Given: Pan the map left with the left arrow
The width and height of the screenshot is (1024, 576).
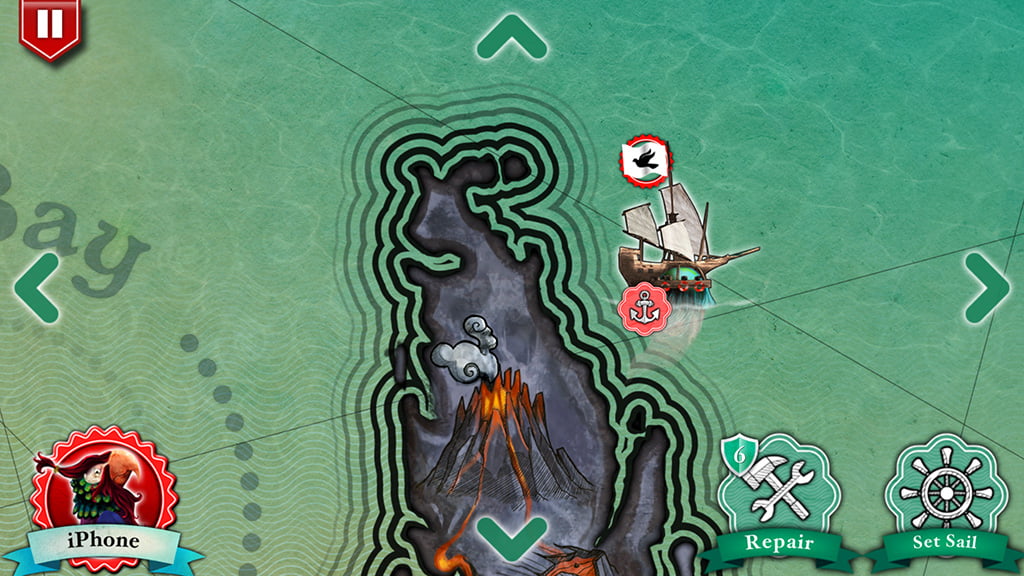Looking at the screenshot, I should point(37,287).
